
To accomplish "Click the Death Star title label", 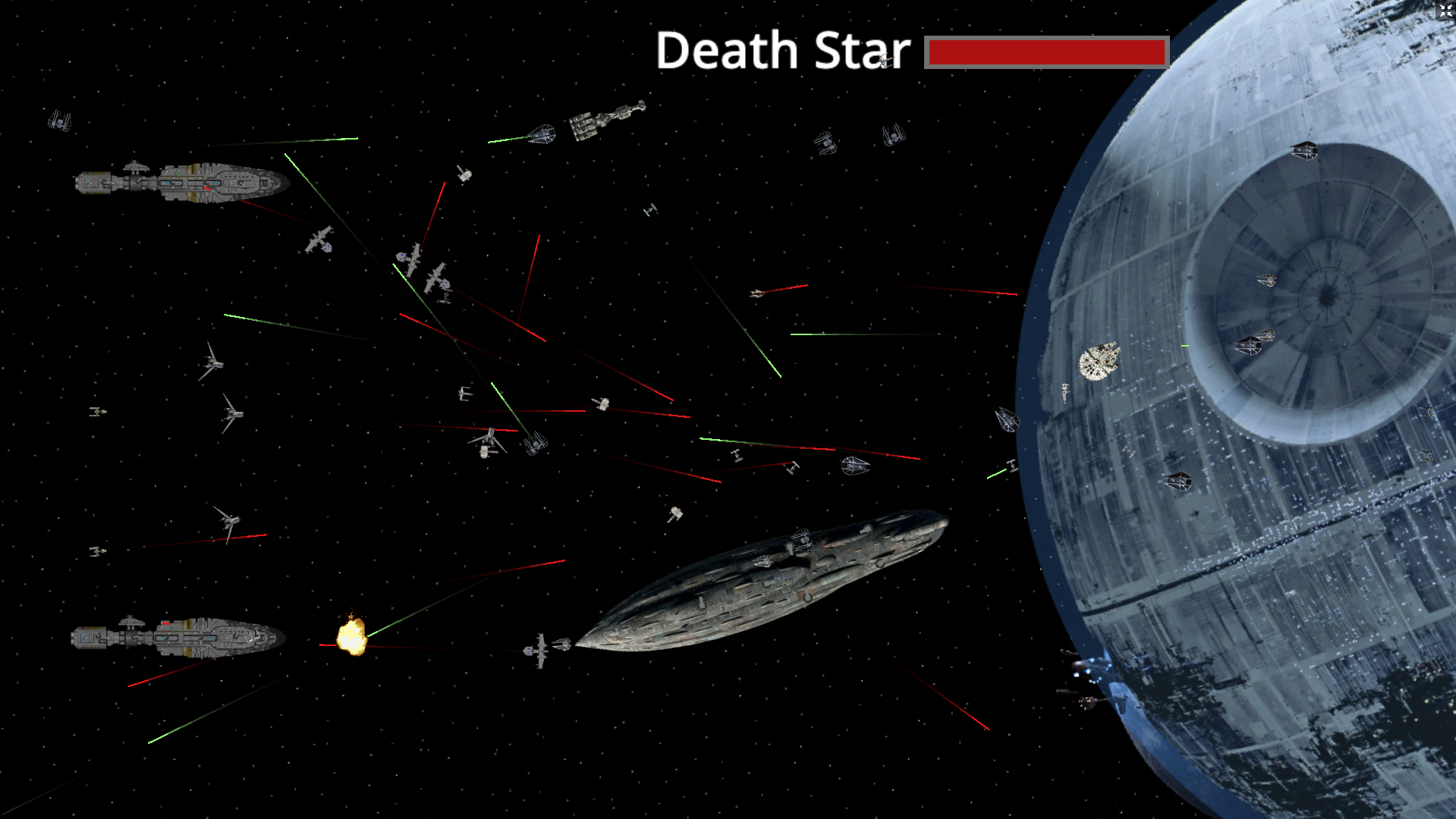I will click(x=781, y=49).
